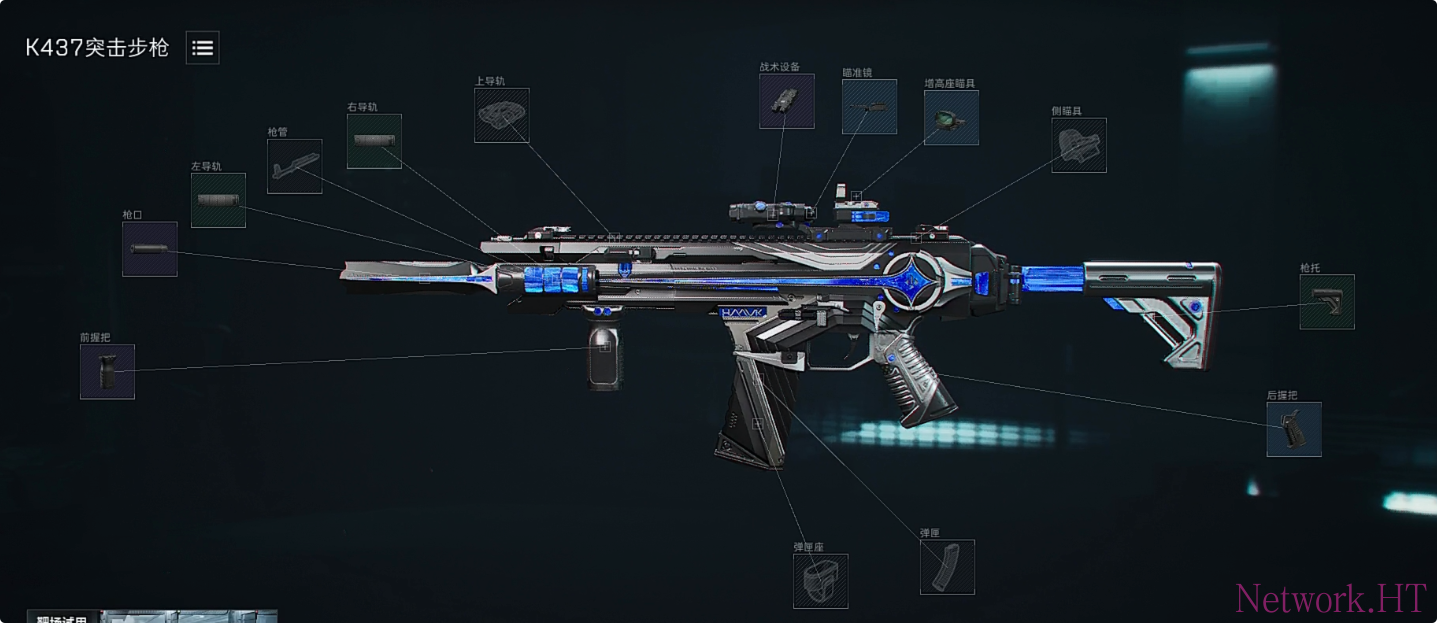Choose the 左导轨 left rail slot

pyautogui.click(x=218, y=200)
